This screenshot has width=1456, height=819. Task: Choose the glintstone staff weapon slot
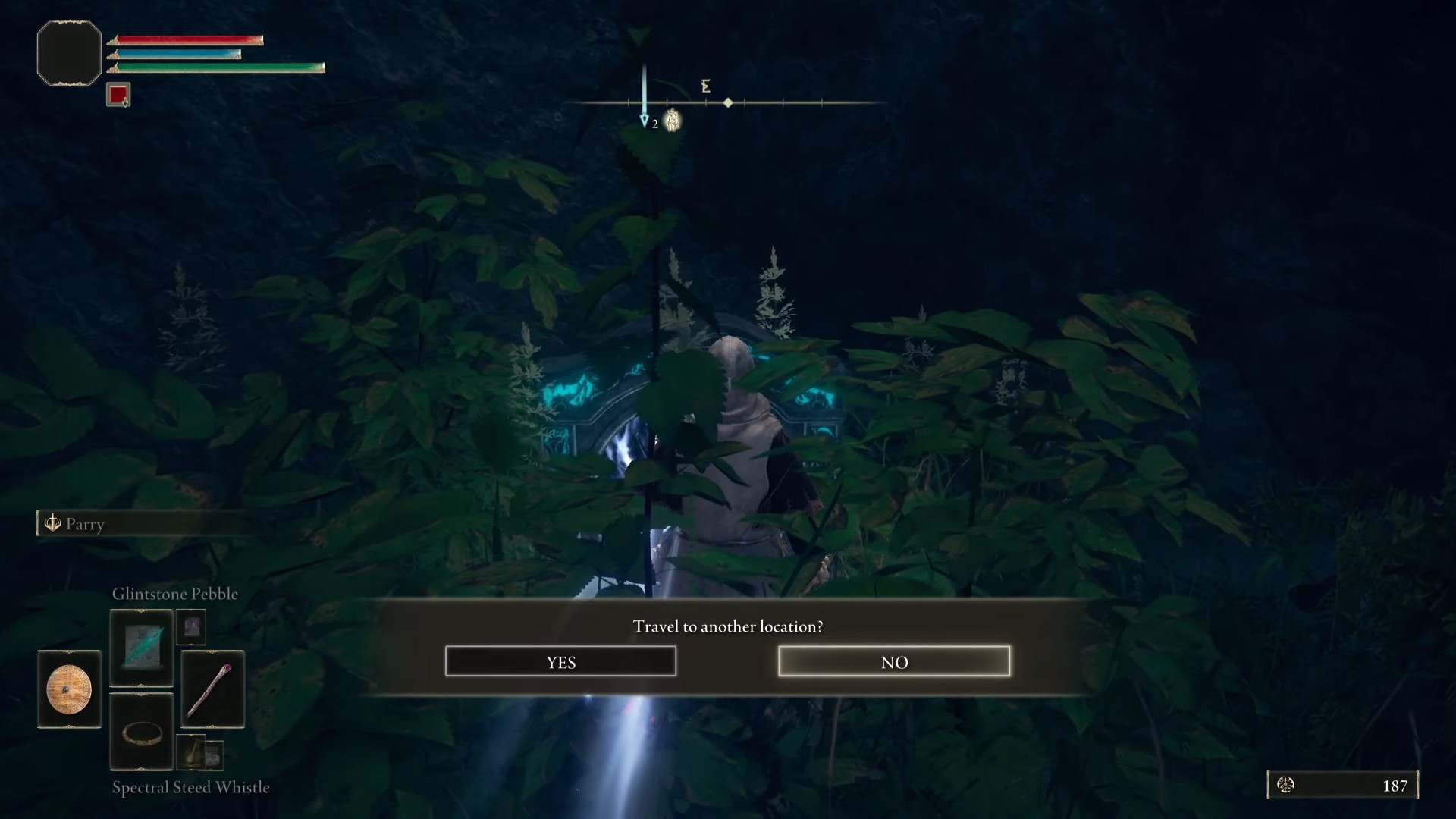click(x=213, y=689)
